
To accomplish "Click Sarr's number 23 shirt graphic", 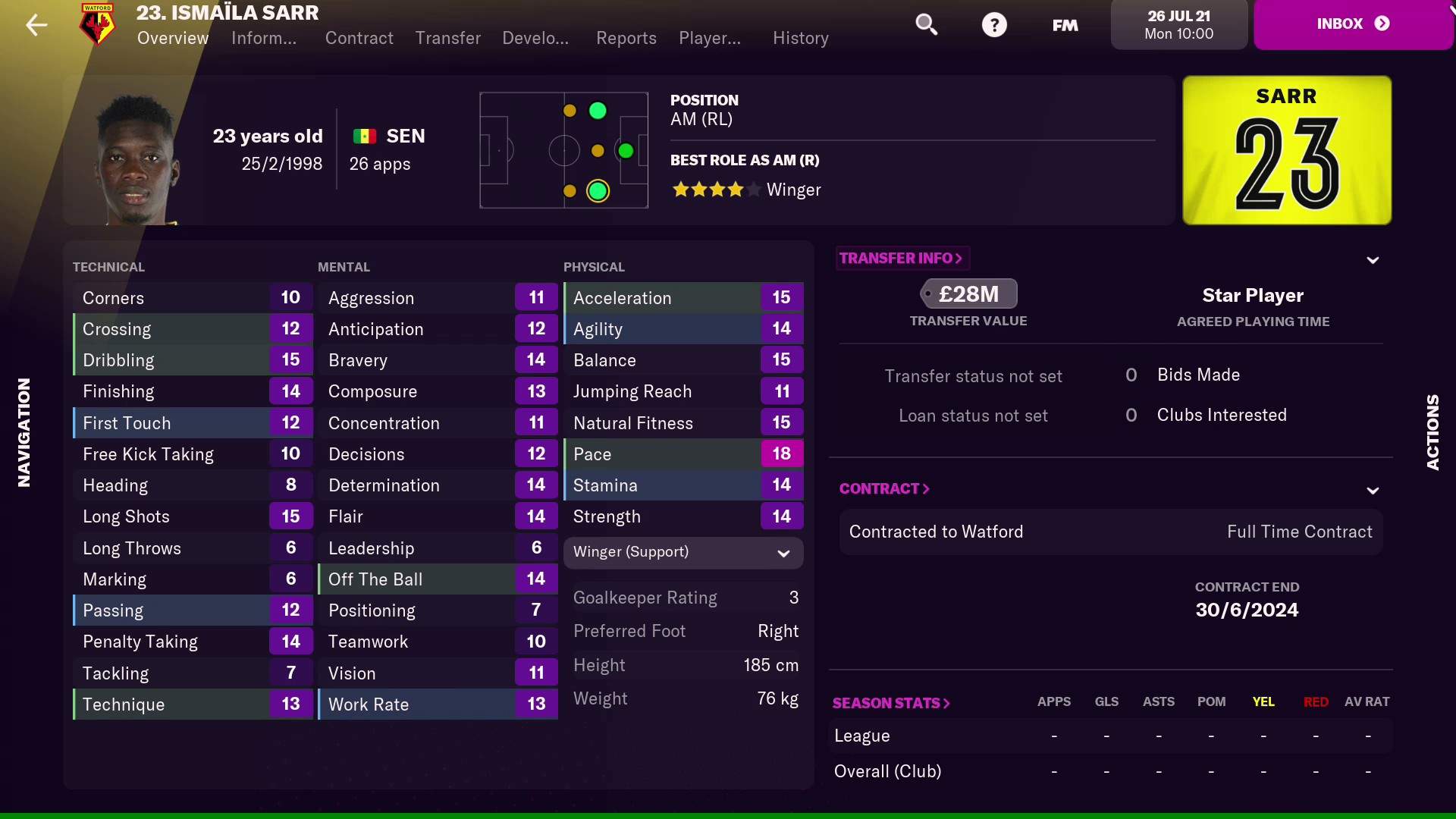I will (x=1286, y=150).
